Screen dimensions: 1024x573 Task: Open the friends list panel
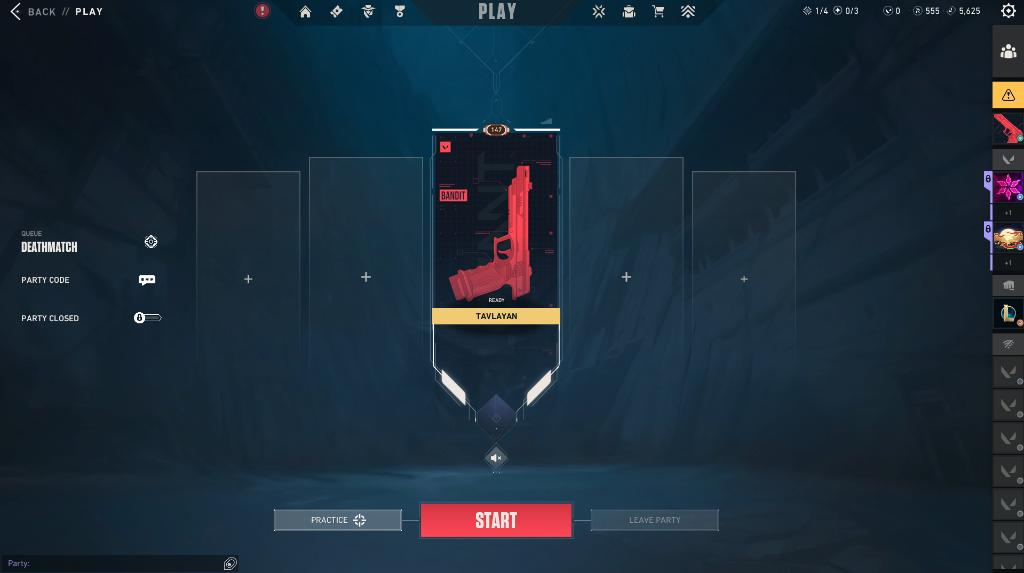[1008, 52]
